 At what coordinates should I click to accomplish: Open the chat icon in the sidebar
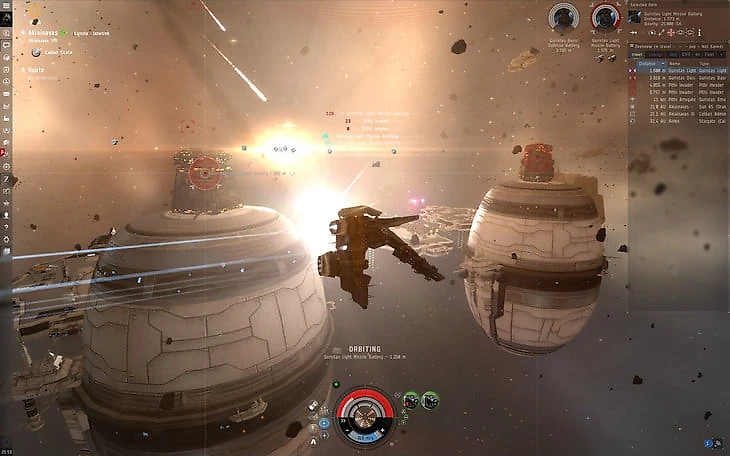[6, 46]
